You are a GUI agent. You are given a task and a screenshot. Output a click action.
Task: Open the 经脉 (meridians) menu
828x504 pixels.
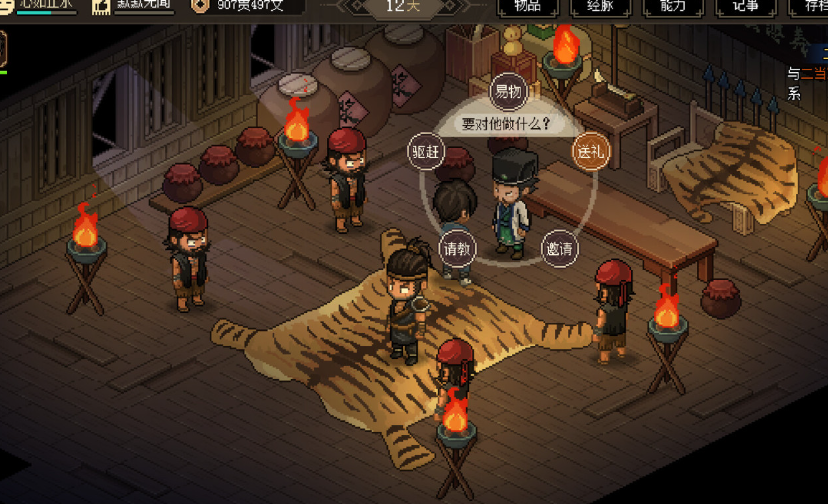(601, 6)
